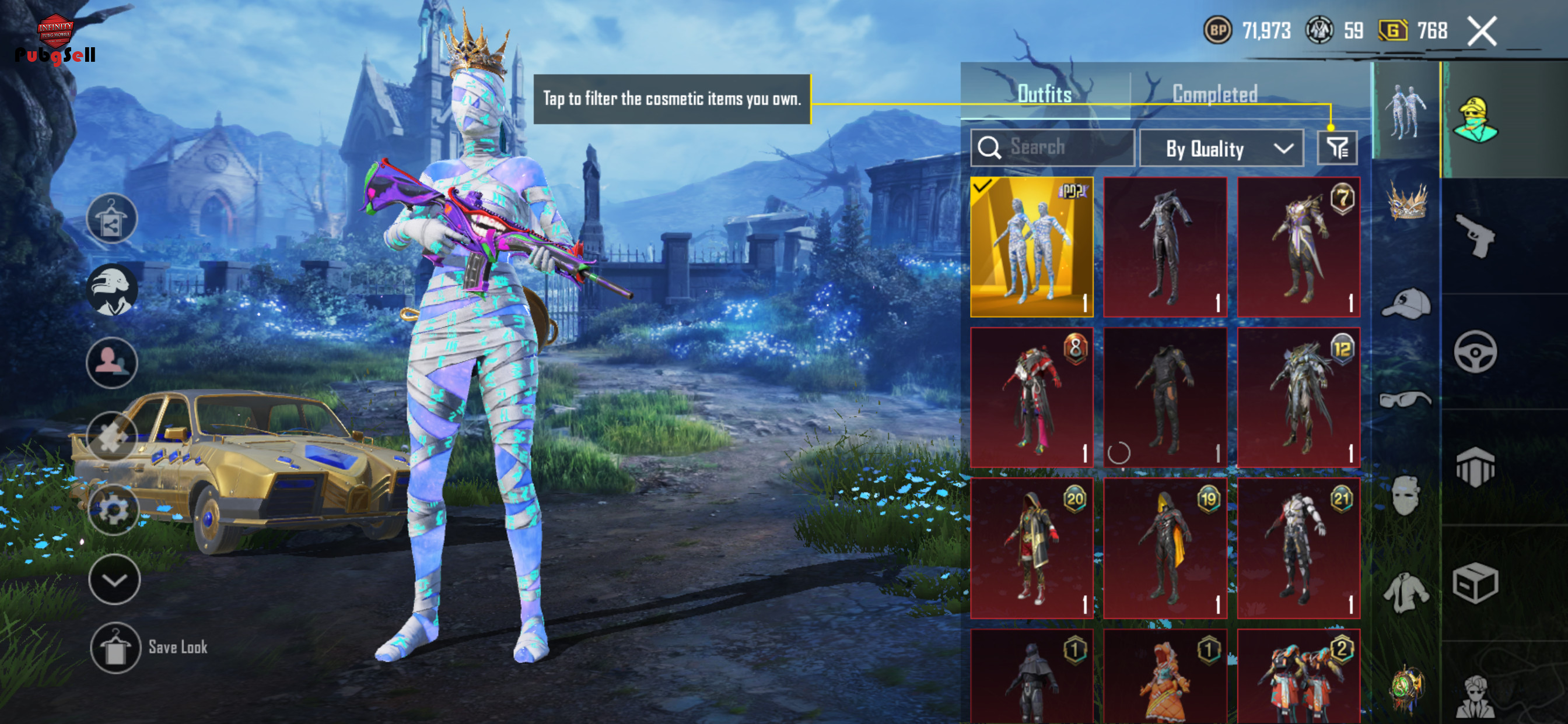Pick the red jester outfit level 8
The image size is (1568, 724).
pos(1032,398)
